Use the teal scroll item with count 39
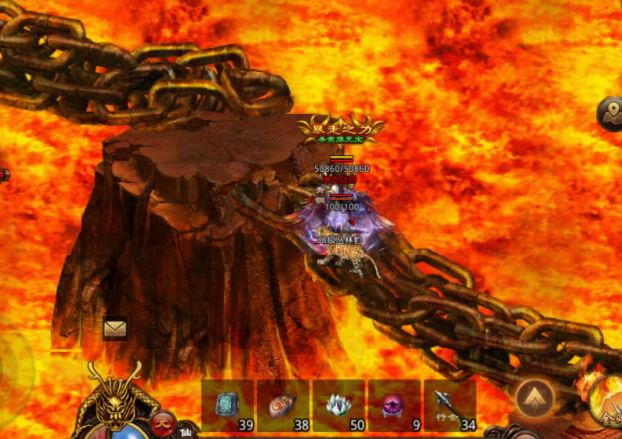Image resolution: width=622 pixels, height=439 pixels. point(229,405)
